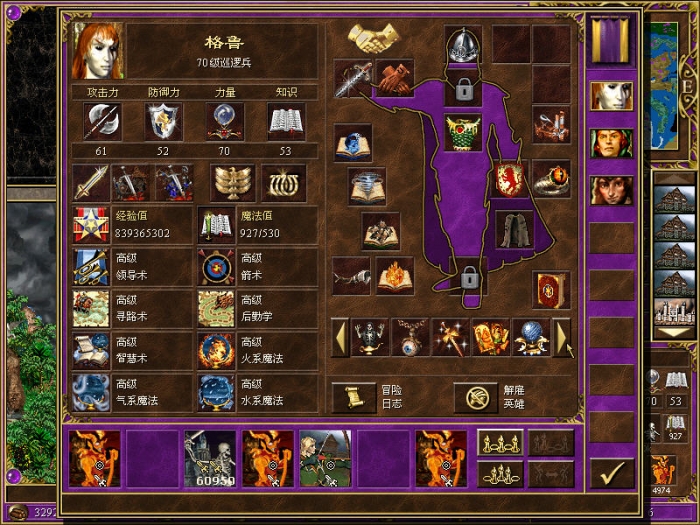Select the skeleton army stack
Viewport: 700px width, 525px height.
(x=210, y=459)
